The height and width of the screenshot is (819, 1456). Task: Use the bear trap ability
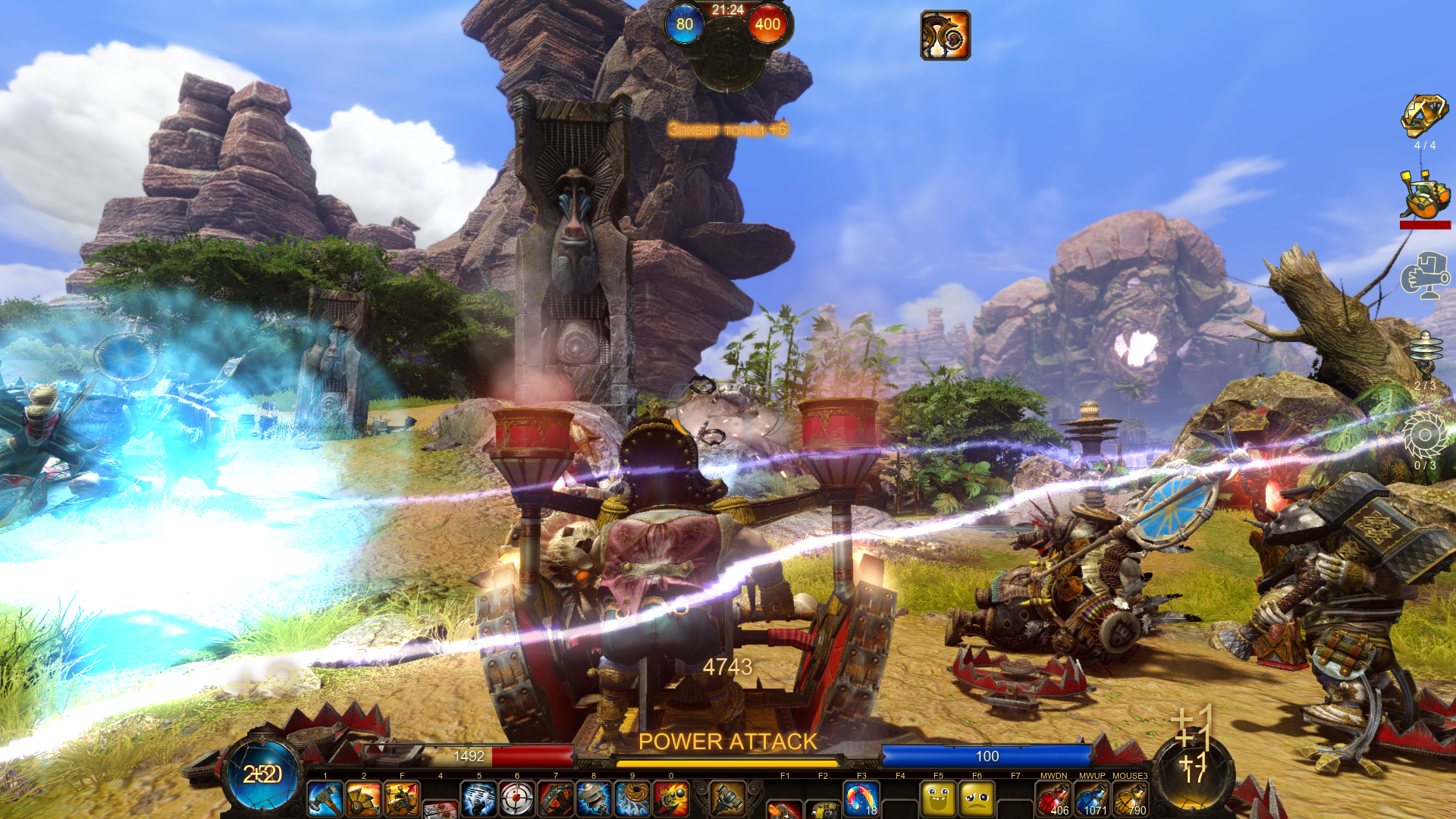tap(556, 799)
